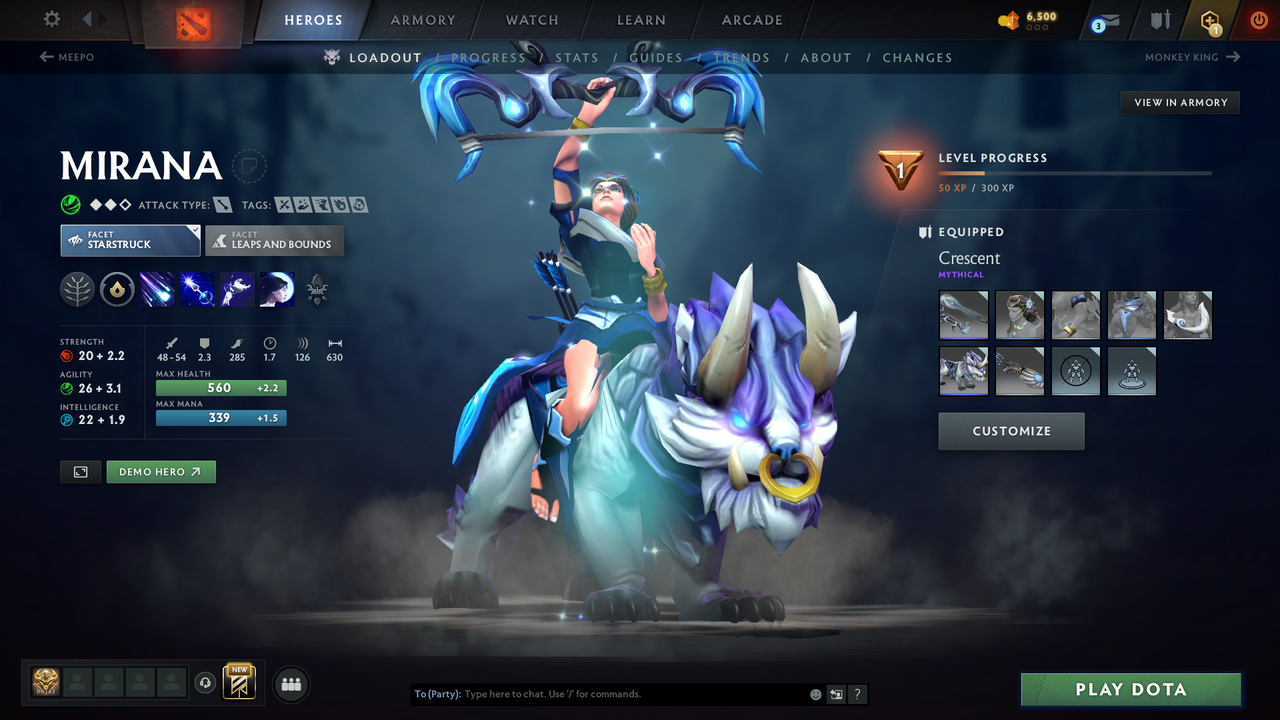Click the power button in top right
The height and width of the screenshot is (720, 1280).
coord(1259,19)
